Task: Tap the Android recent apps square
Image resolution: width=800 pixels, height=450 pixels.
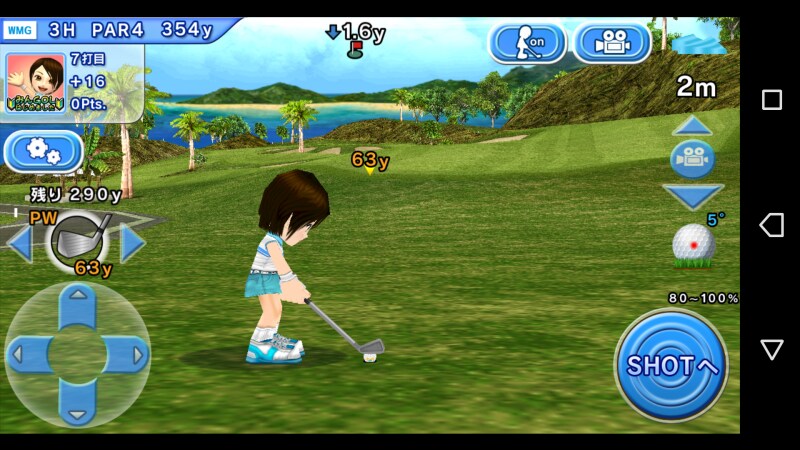Action: point(772,100)
